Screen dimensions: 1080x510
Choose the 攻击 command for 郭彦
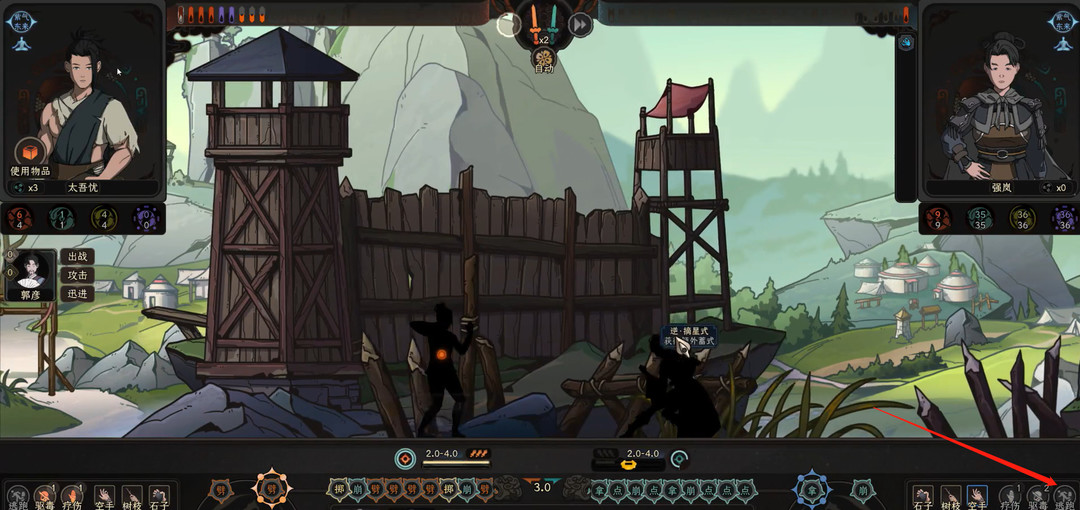coord(77,275)
